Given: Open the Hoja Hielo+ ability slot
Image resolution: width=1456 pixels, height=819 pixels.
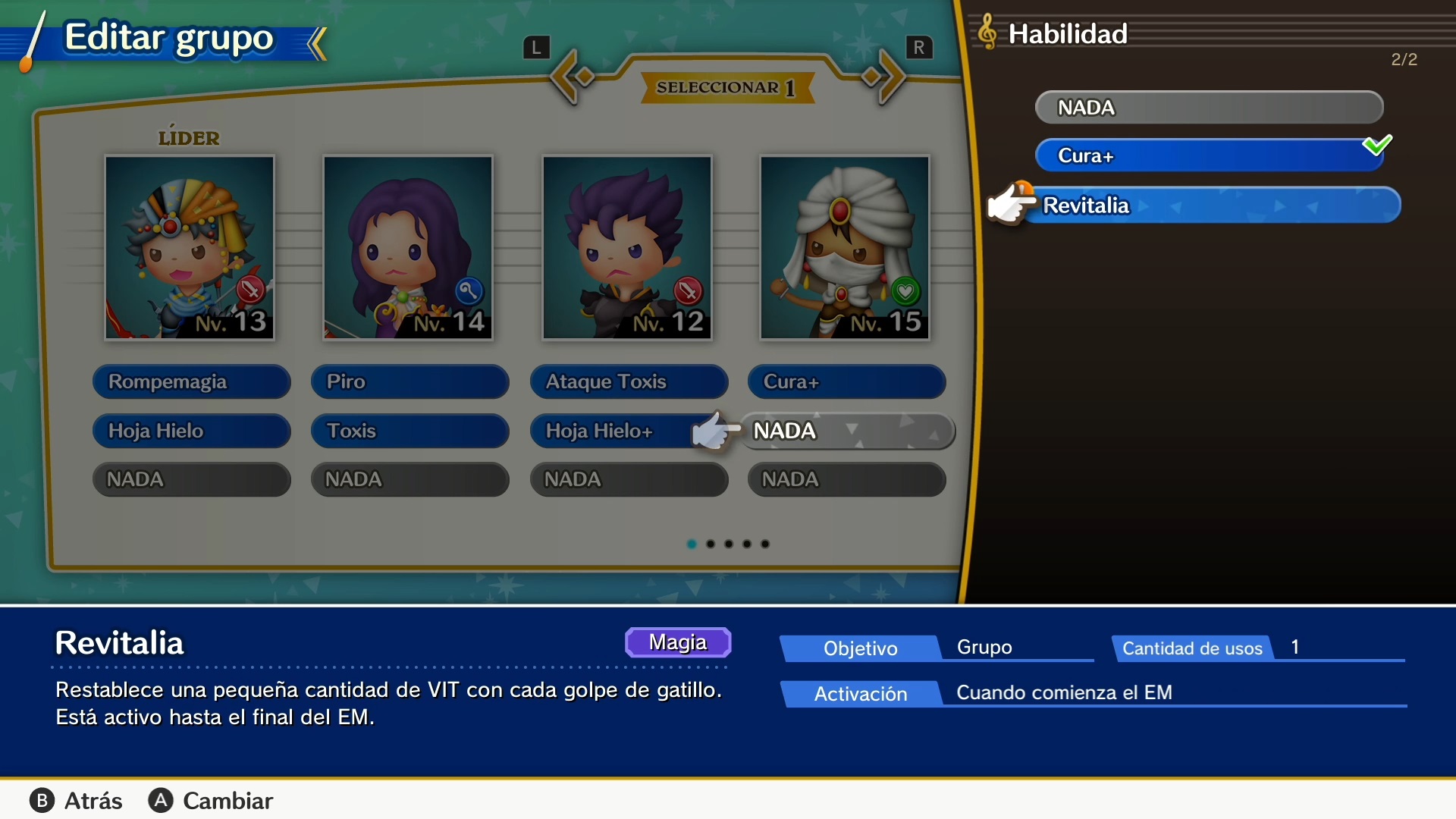Looking at the screenshot, I should tap(614, 431).
